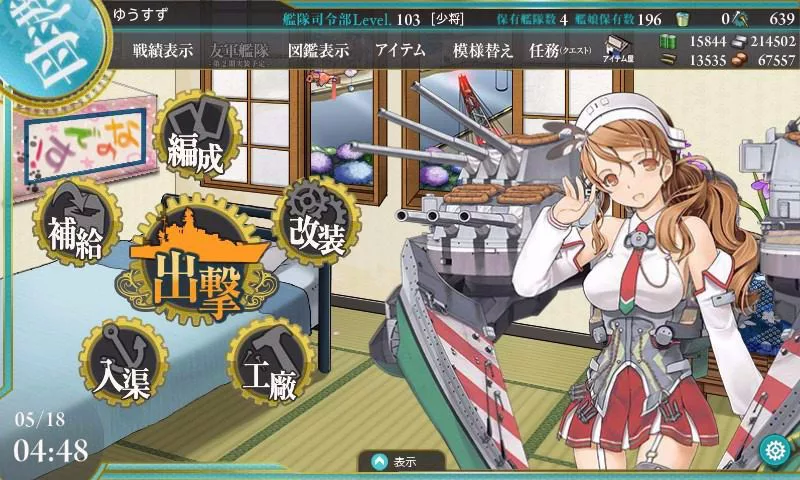Enter the 入渠 repair dock

click(x=118, y=364)
